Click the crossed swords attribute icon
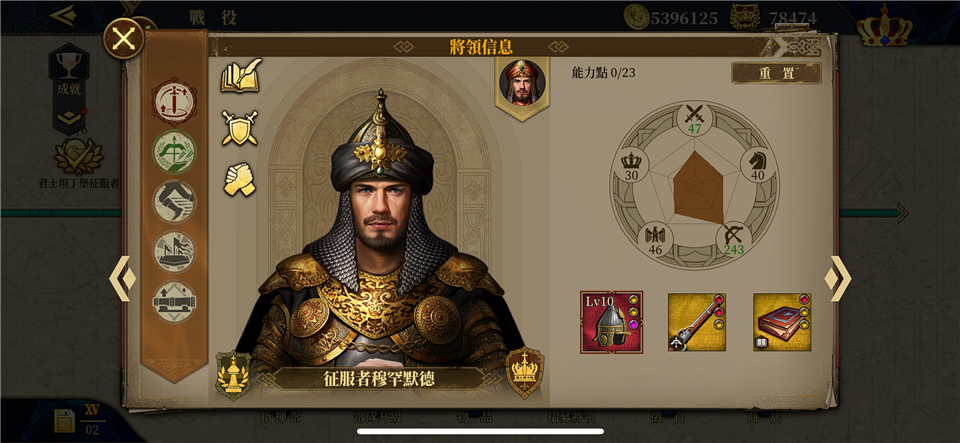The width and height of the screenshot is (960, 443). (x=694, y=114)
